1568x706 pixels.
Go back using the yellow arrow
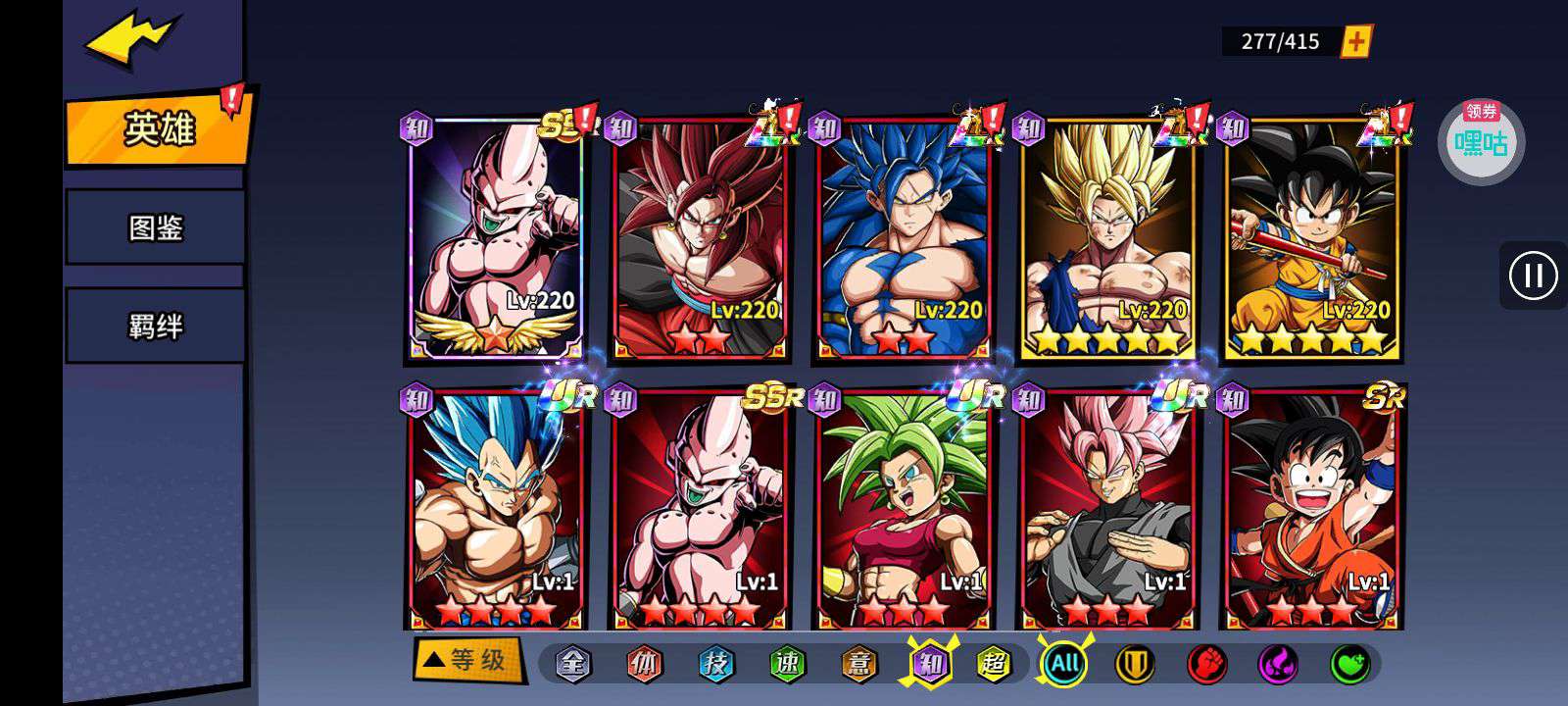click(x=130, y=40)
